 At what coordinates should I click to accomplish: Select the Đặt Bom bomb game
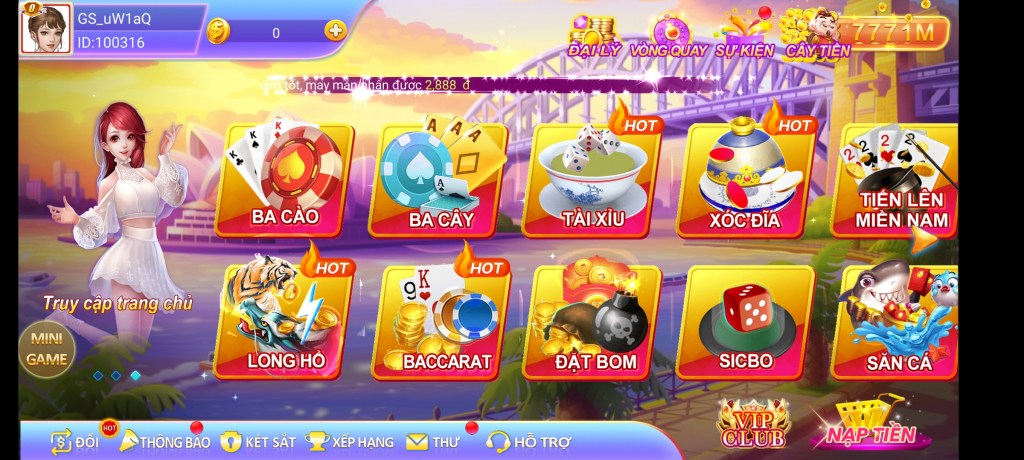coord(594,322)
